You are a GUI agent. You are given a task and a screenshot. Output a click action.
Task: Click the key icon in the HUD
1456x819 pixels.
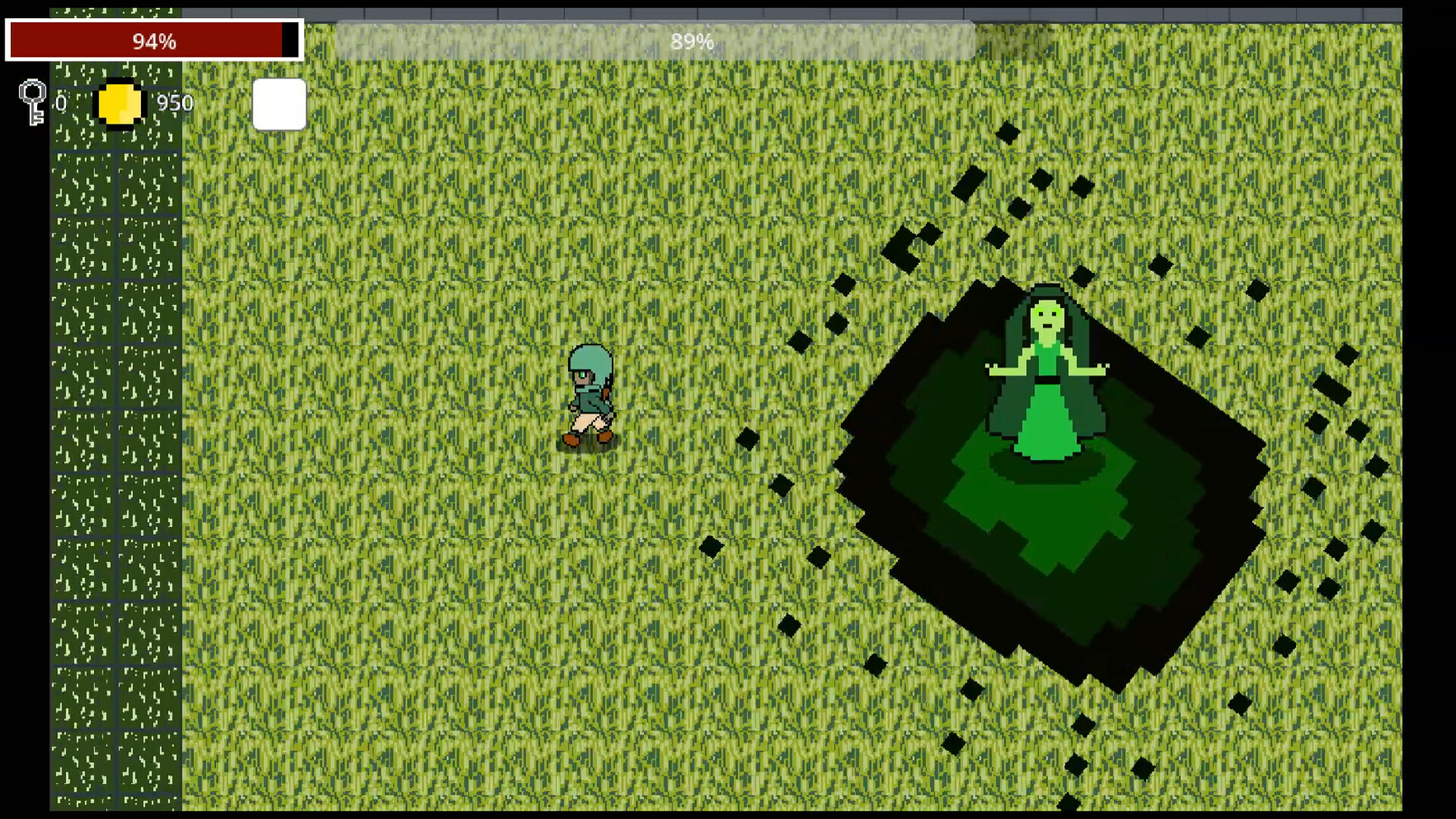click(x=32, y=102)
